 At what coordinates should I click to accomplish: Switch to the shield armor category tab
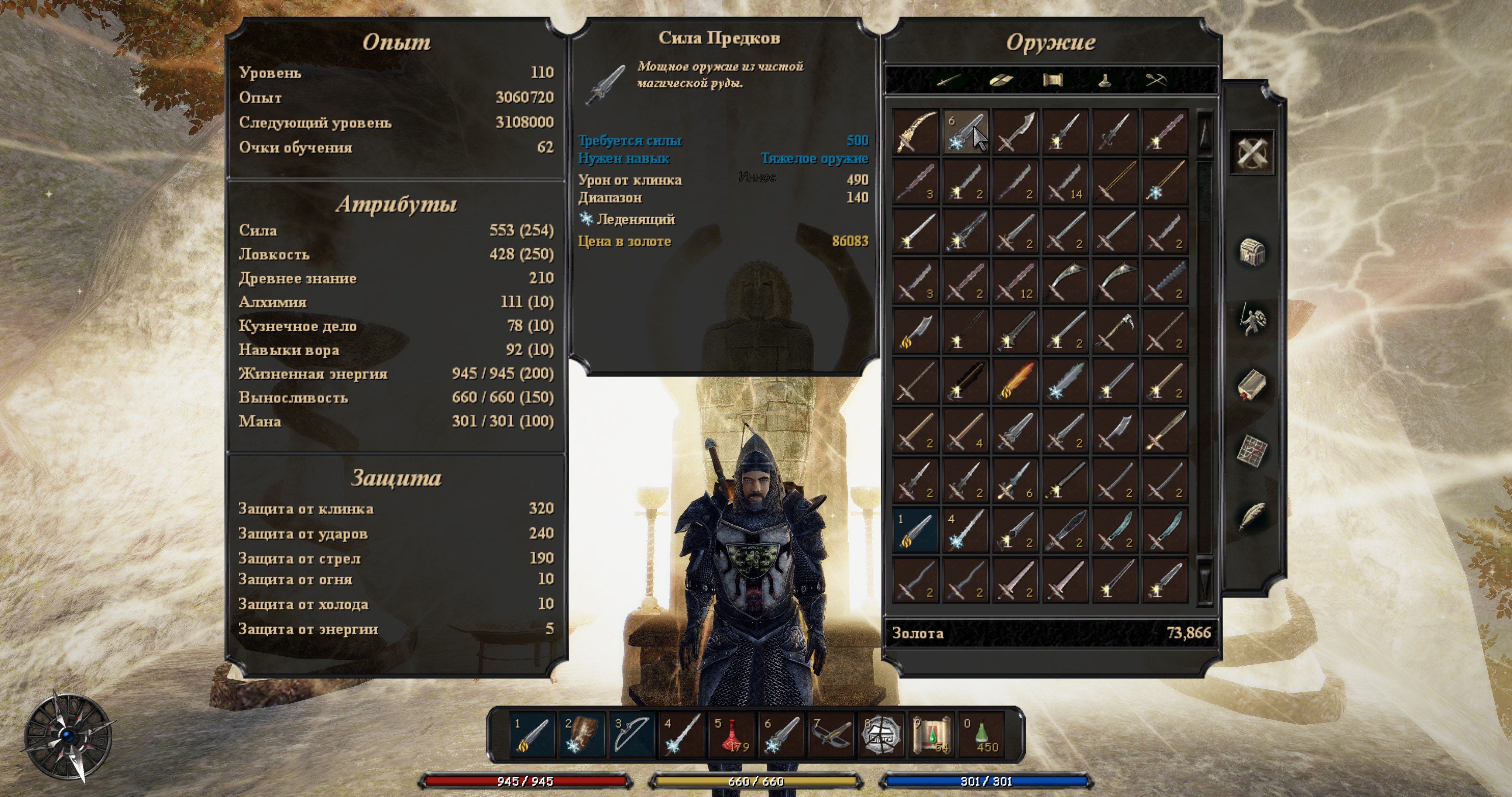[1000, 80]
